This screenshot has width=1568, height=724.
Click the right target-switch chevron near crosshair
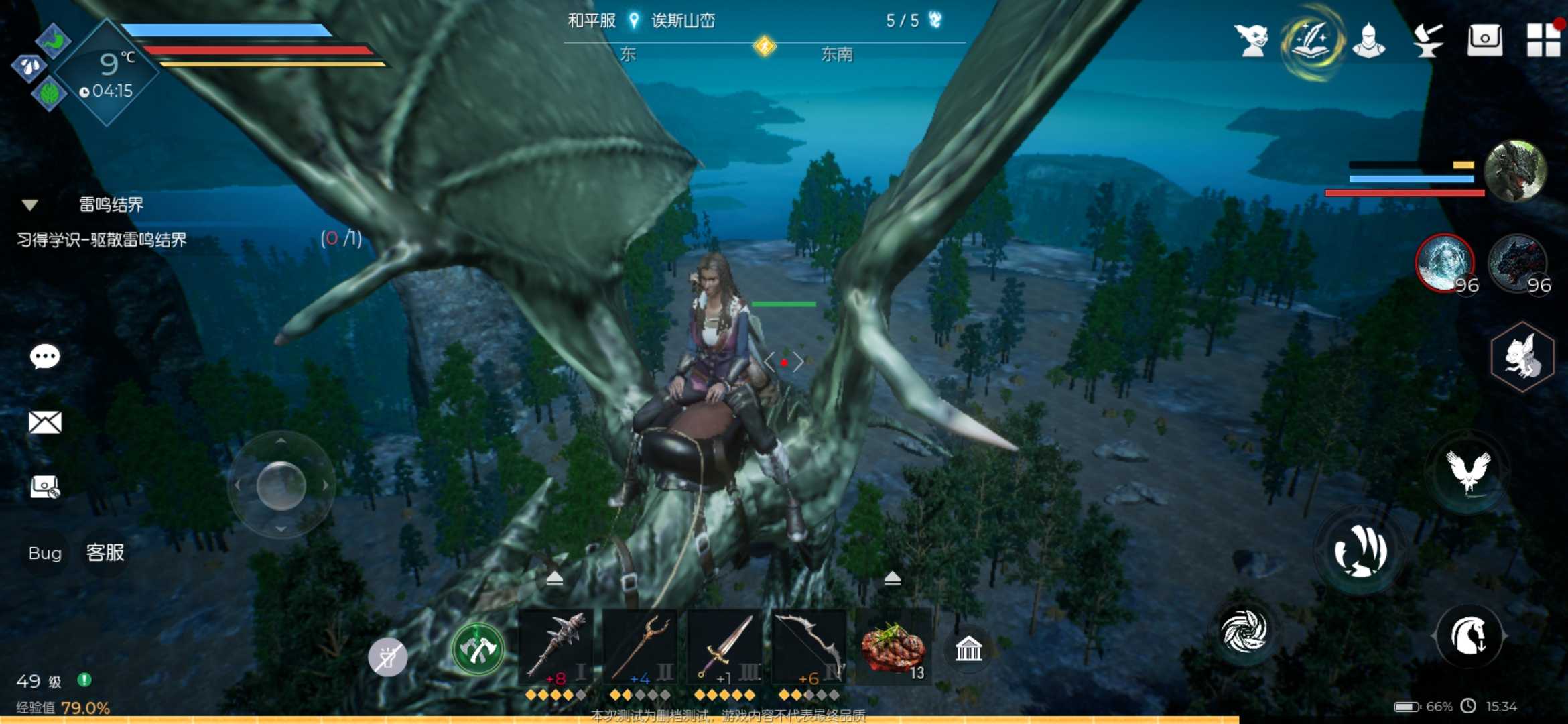click(x=799, y=361)
